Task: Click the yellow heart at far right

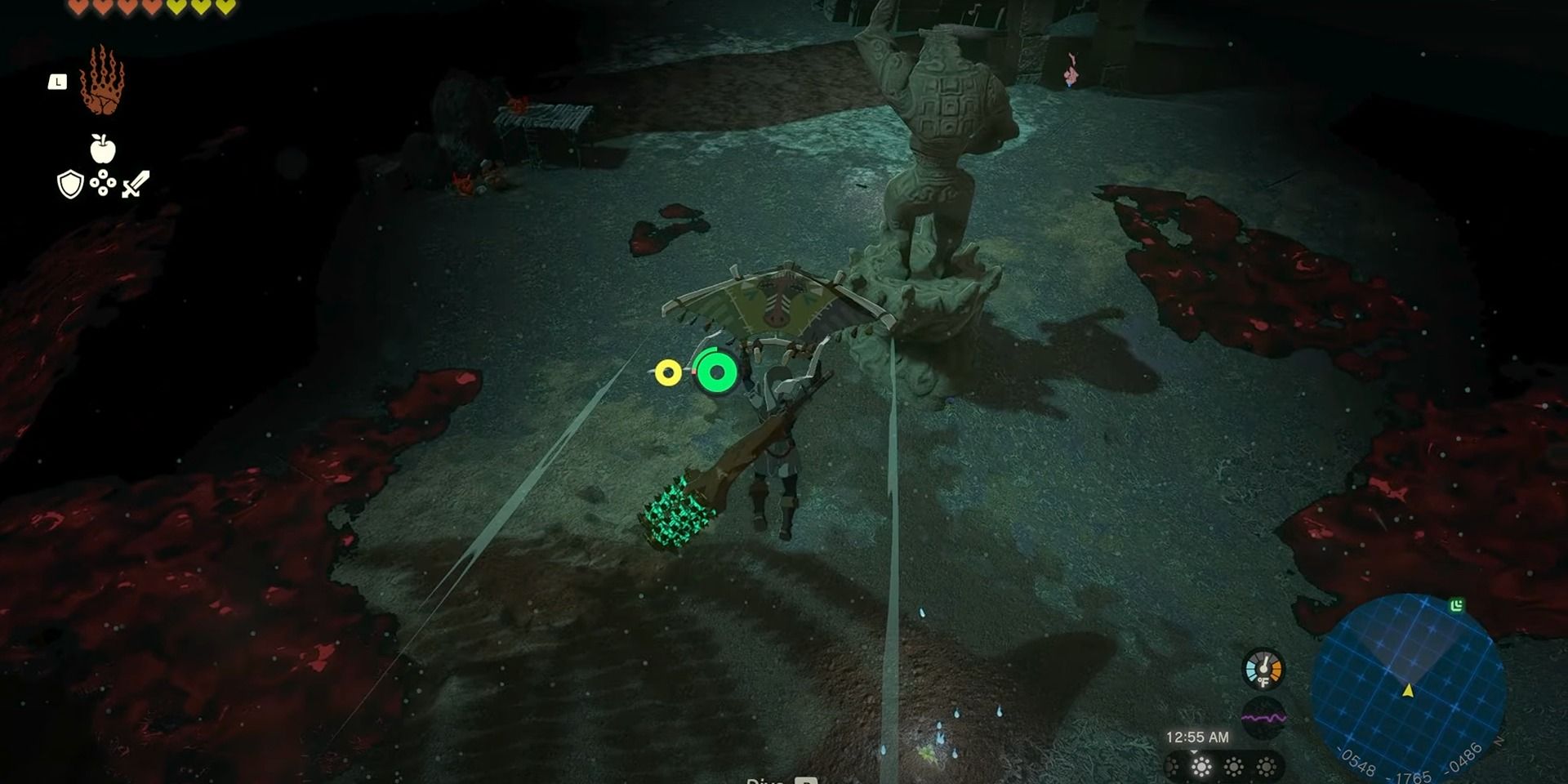Action: (227, 7)
